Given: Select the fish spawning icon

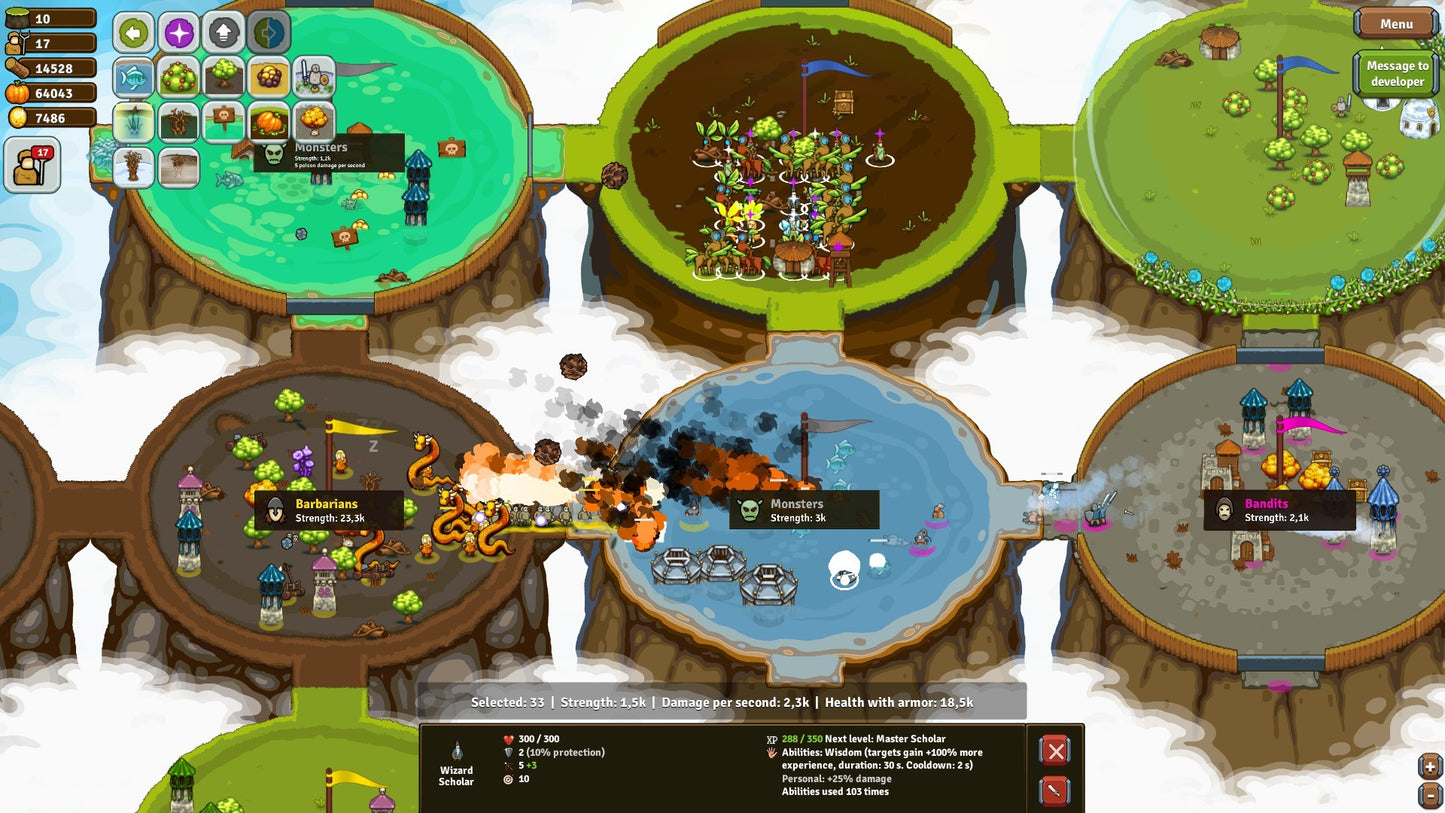Looking at the screenshot, I should point(133,77).
